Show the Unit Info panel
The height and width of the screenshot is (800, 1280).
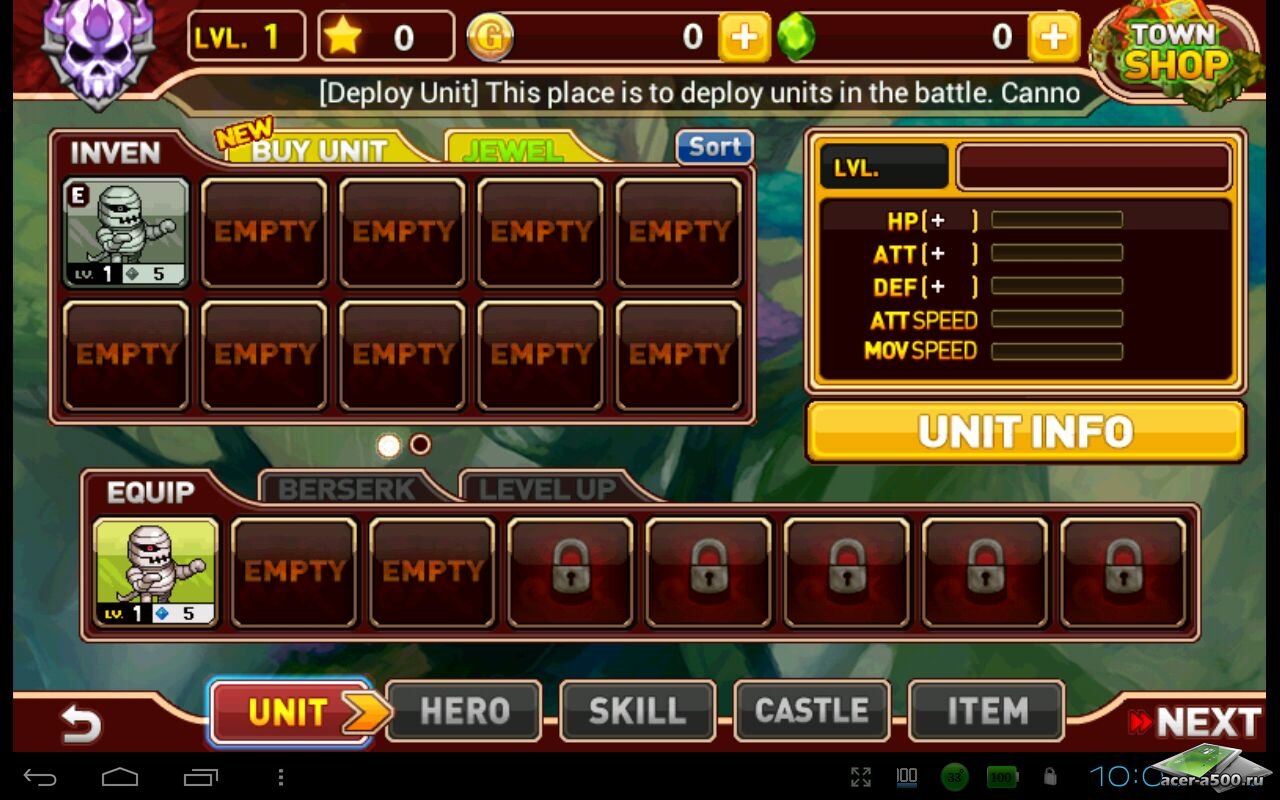click(1025, 432)
